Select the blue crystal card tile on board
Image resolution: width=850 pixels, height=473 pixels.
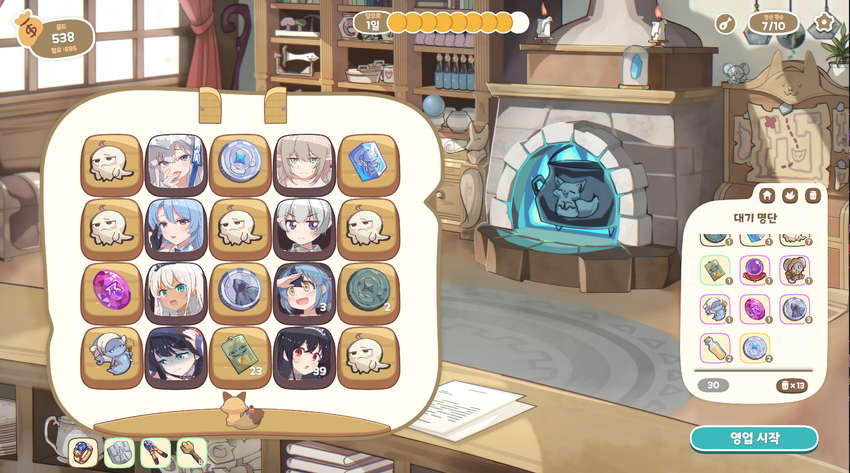pyautogui.click(x=368, y=164)
